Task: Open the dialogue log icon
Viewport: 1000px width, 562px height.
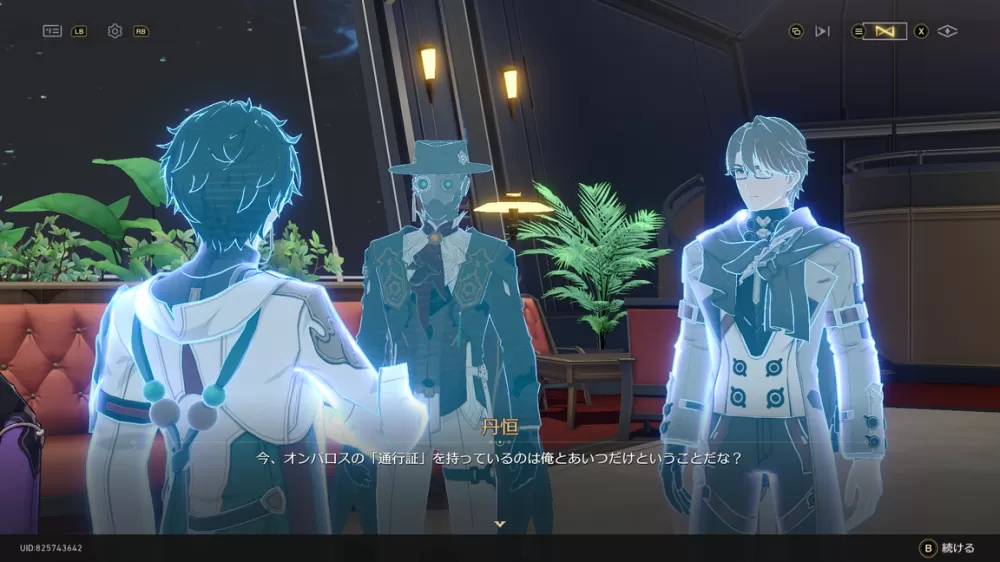Action: [52, 31]
